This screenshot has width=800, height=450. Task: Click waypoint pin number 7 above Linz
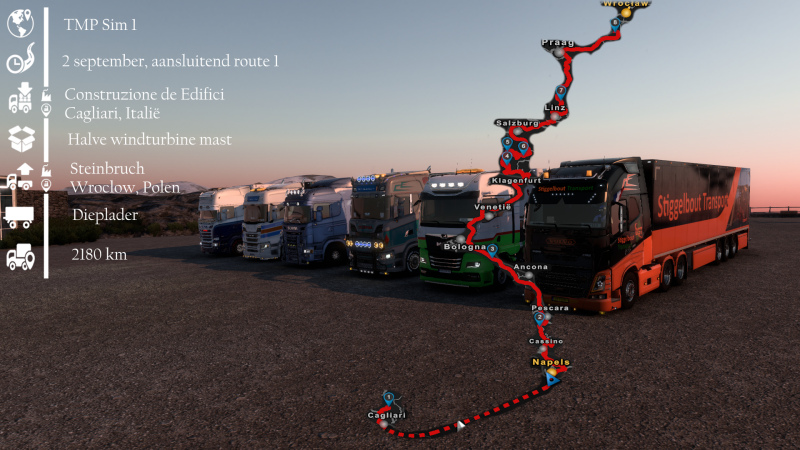coord(561,90)
